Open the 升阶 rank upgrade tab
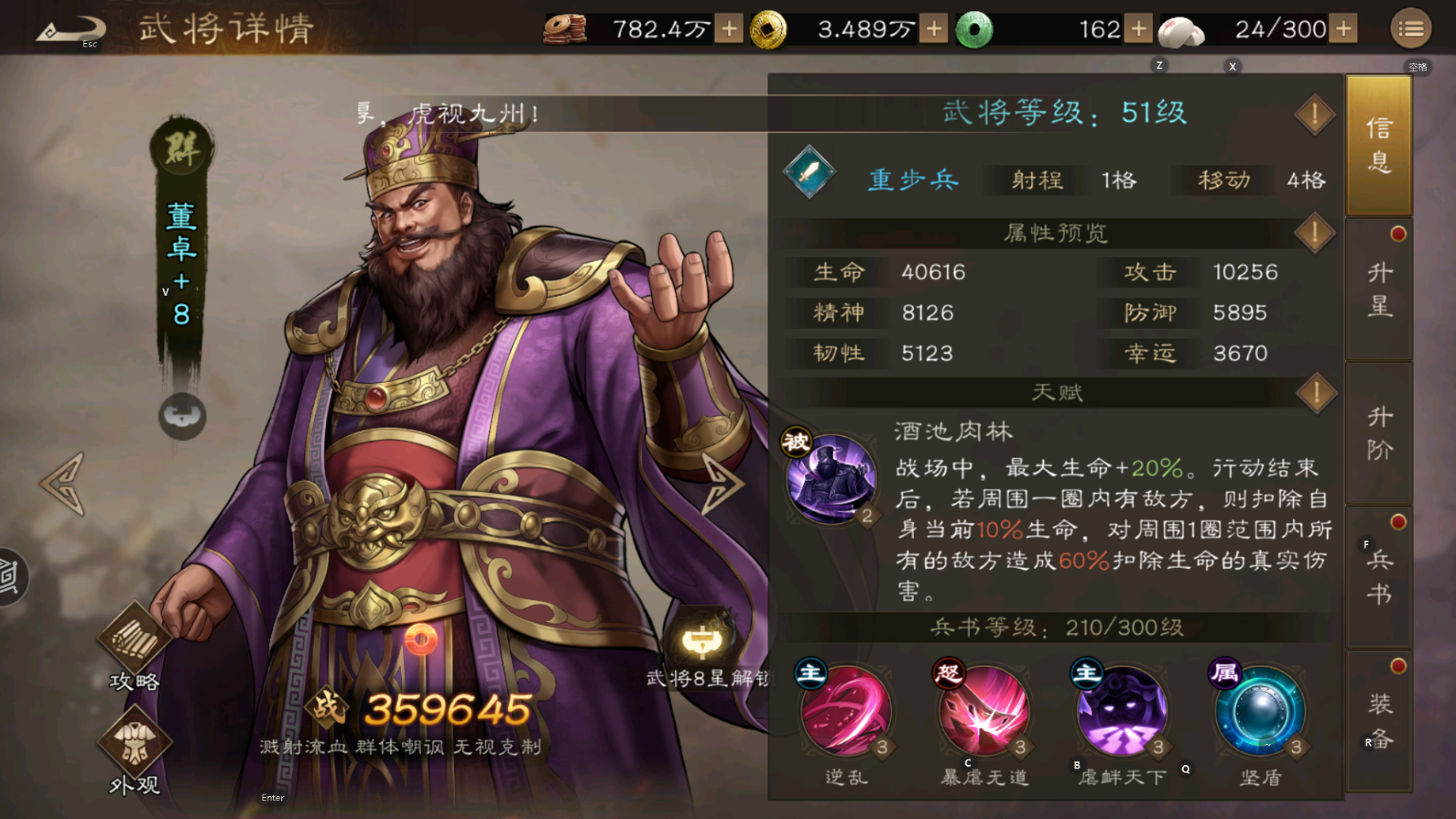Viewport: 1456px width, 819px height. [x=1379, y=434]
